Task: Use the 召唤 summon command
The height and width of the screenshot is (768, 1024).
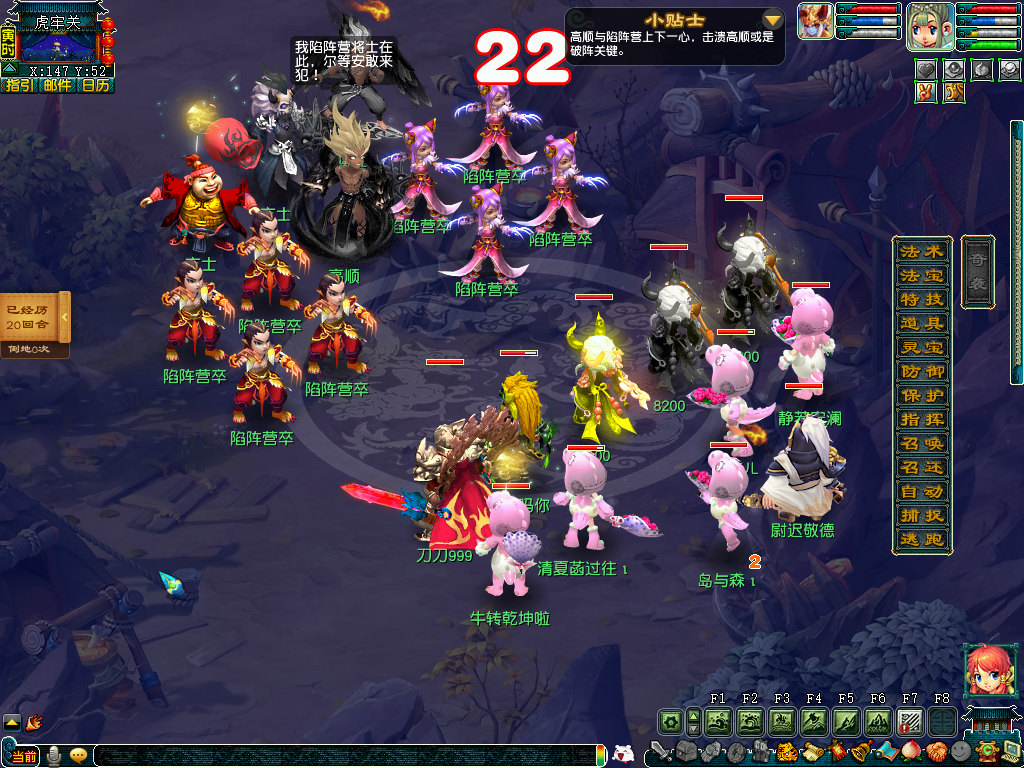Action: pos(908,443)
